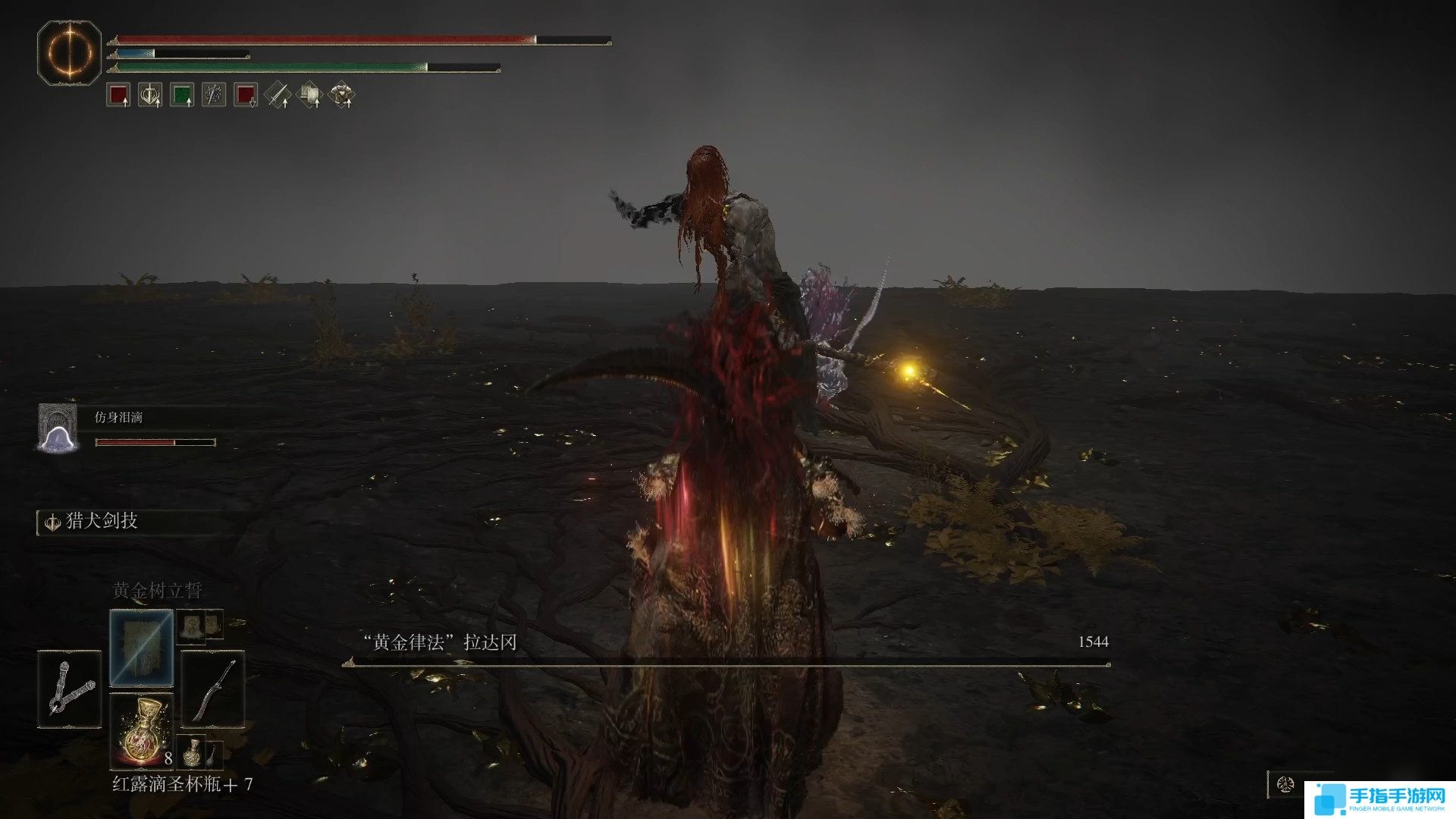Screen dimensions: 1456x819
Task: Click the crossed-blades status effect icon
Action: (x=214, y=96)
